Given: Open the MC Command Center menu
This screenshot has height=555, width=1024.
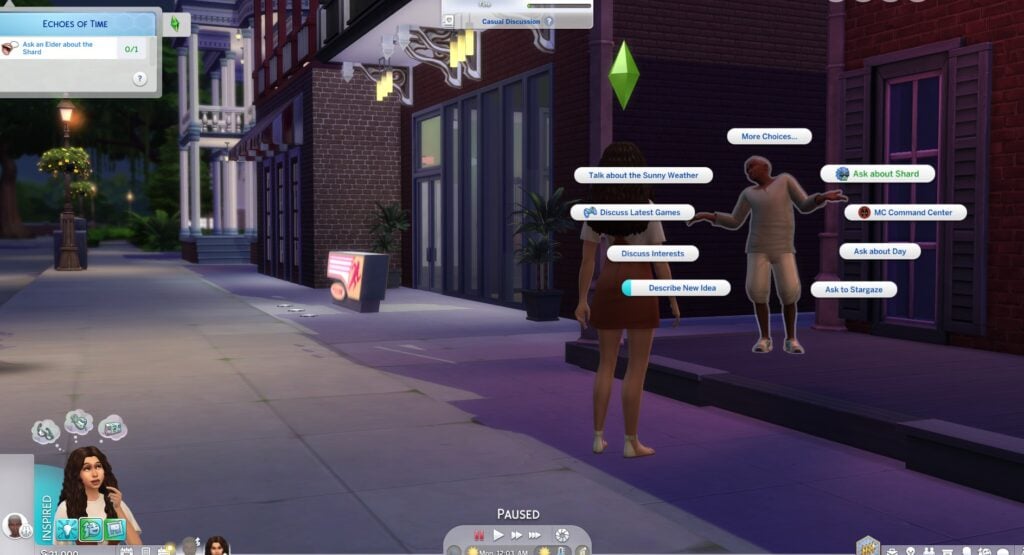Looking at the screenshot, I should pos(906,212).
